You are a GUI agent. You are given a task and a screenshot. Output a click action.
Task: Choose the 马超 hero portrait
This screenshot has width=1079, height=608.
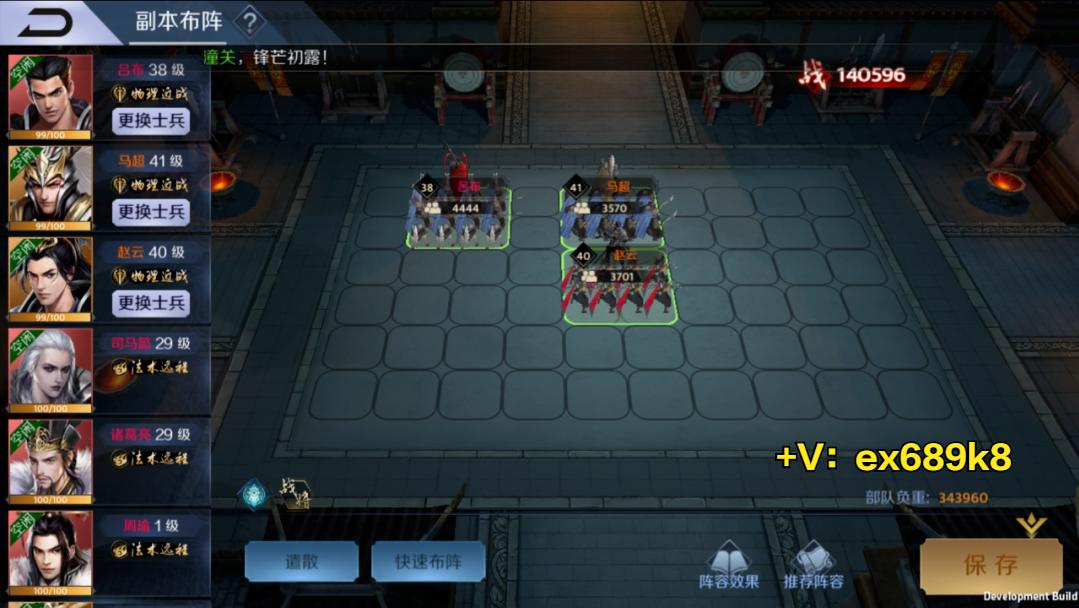coord(50,186)
